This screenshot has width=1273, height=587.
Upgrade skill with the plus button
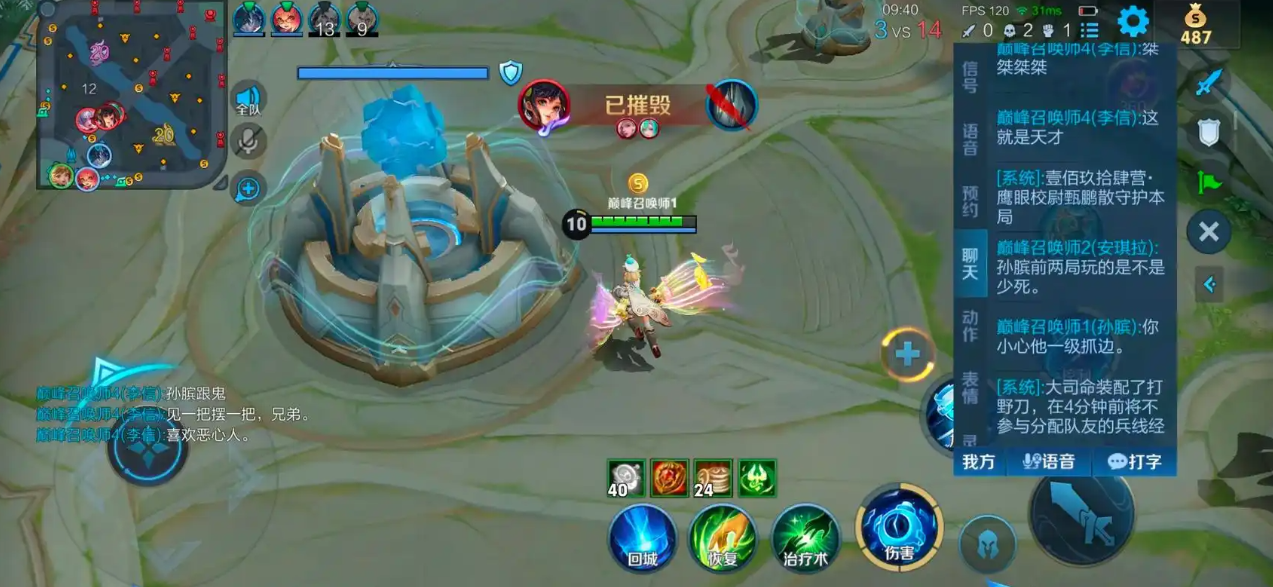pos(908,354)
